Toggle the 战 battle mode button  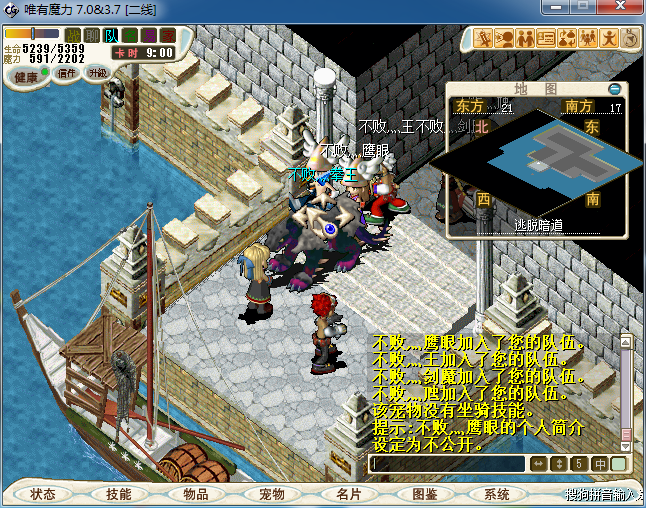pyautogui.click(x=73, y=36)
